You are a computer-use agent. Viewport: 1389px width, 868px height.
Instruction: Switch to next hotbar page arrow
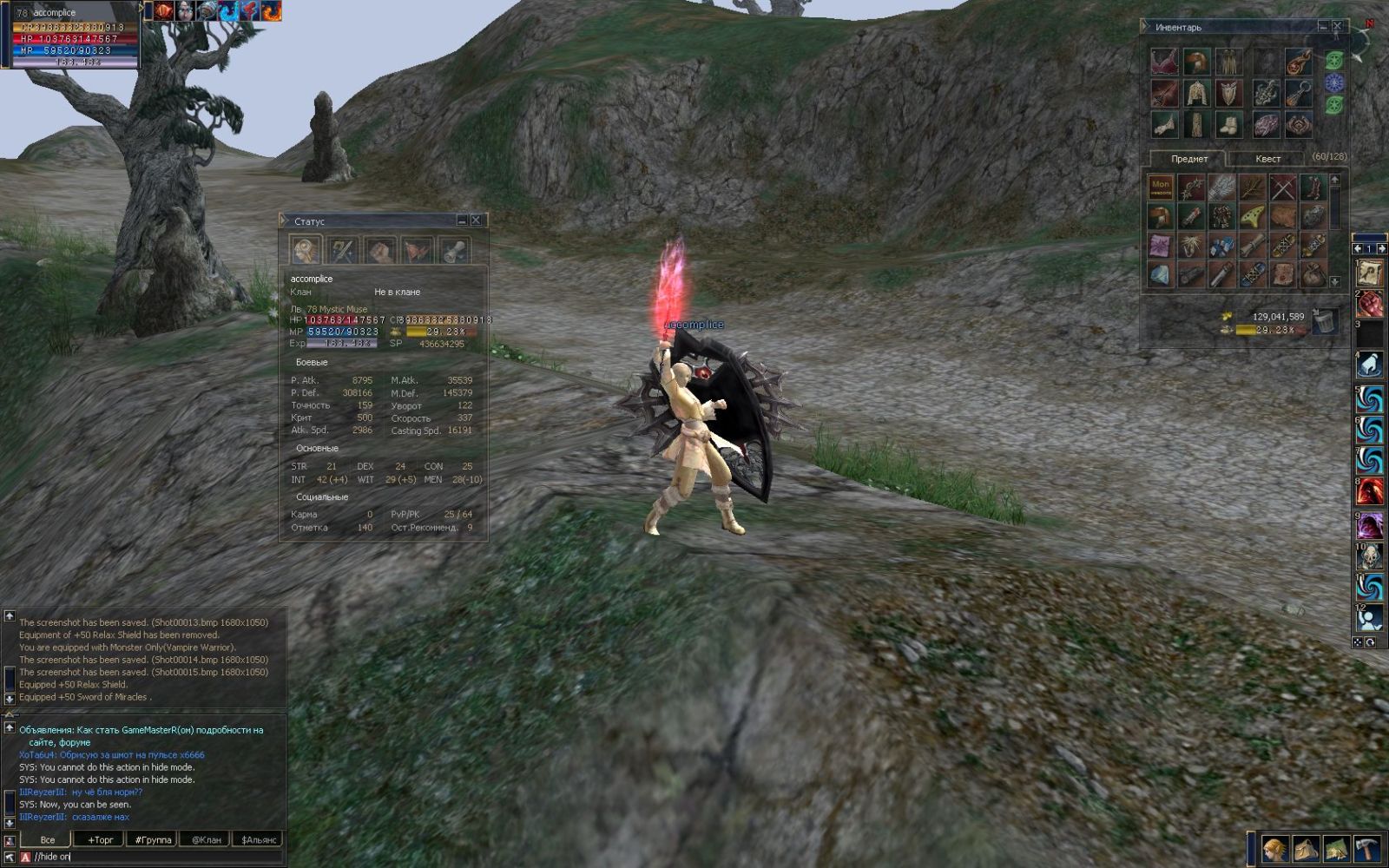click(x=1381, y=249)
